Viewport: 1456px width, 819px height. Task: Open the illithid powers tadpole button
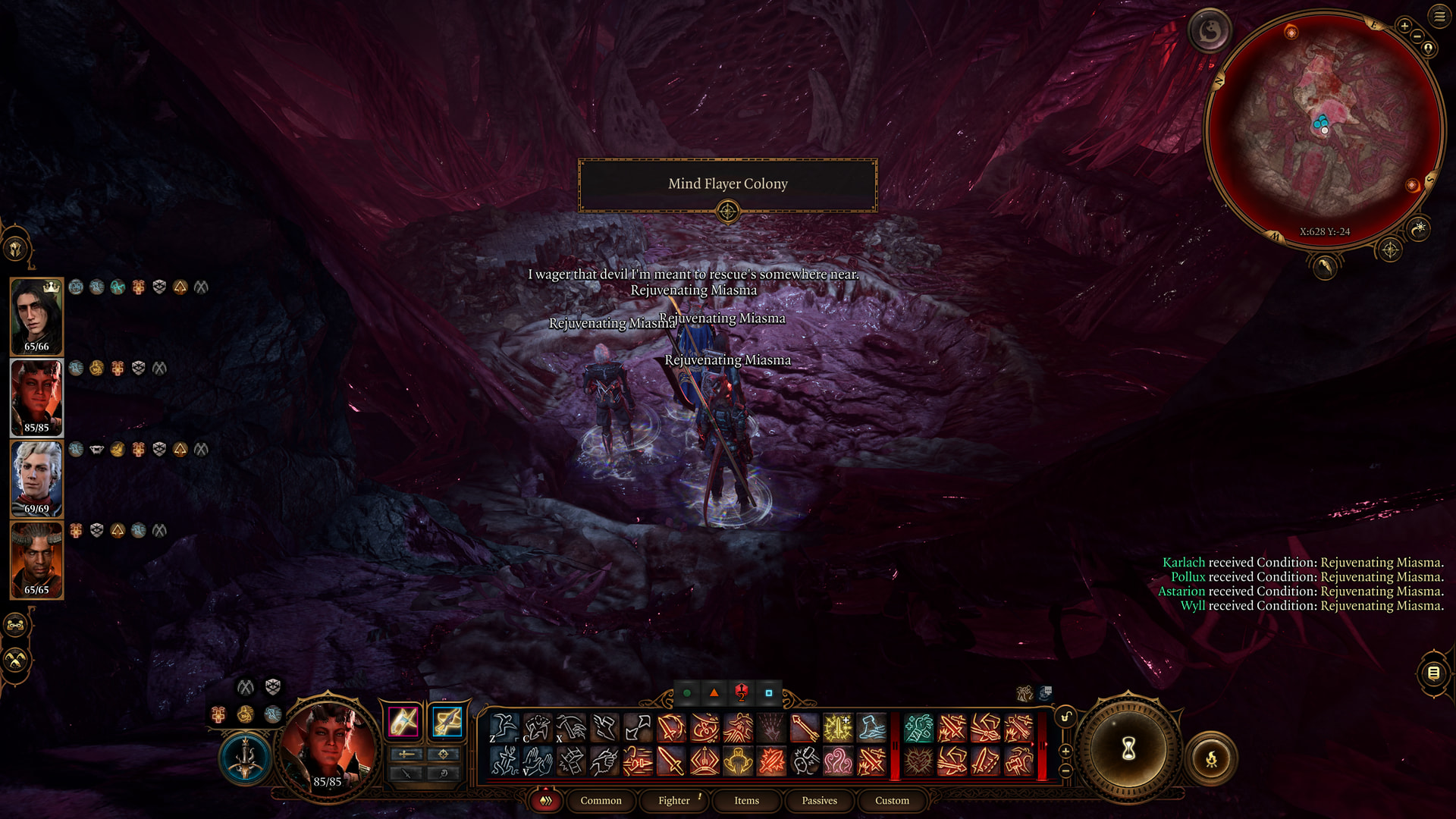click(x=1209, y=31)
